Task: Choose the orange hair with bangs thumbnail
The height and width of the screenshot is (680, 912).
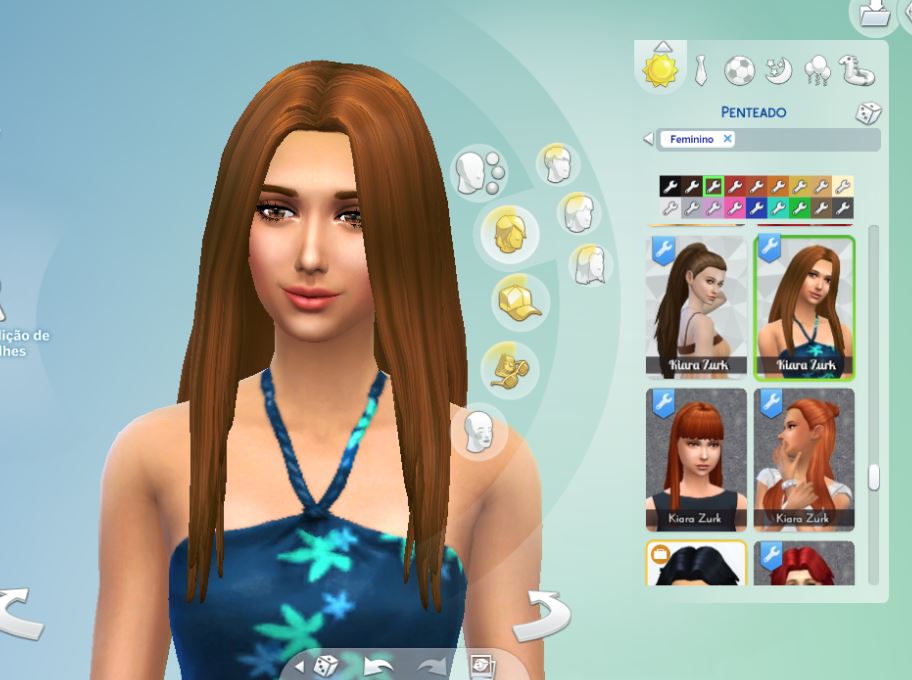Action: pyautogui.click(x=695, y=459)
